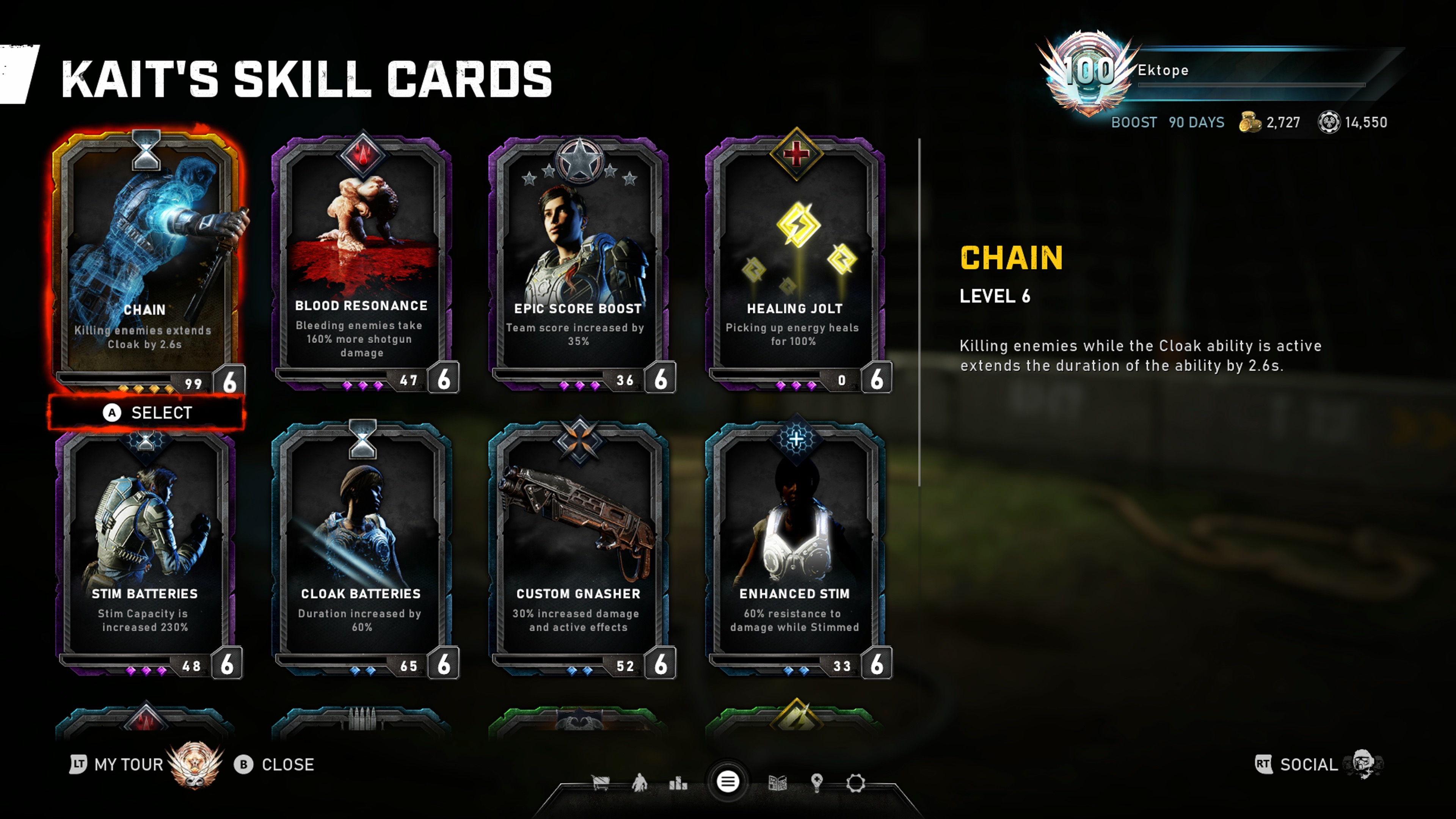Close the skill cards screen
This screenshot has height=819, width=1456.
[275, 764]
